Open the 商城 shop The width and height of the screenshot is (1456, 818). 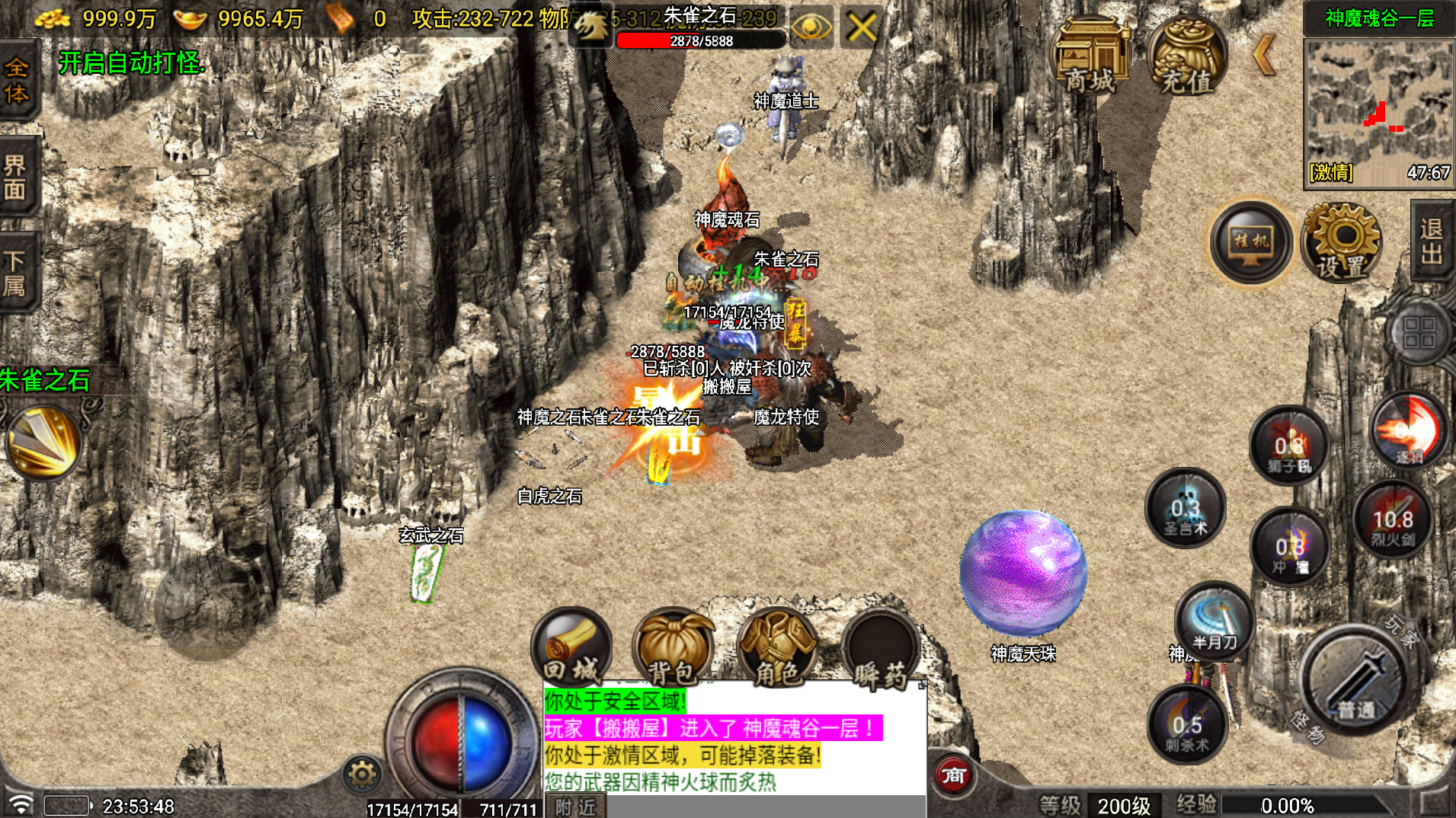(x=1090, y=58)
